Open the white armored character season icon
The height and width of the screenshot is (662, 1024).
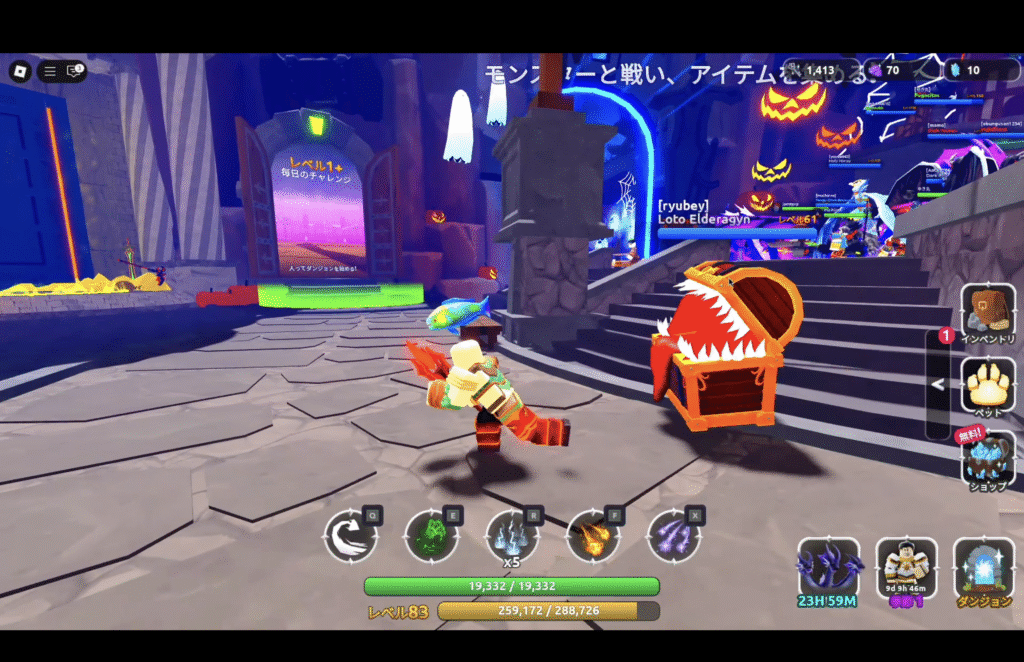point(906,570)
